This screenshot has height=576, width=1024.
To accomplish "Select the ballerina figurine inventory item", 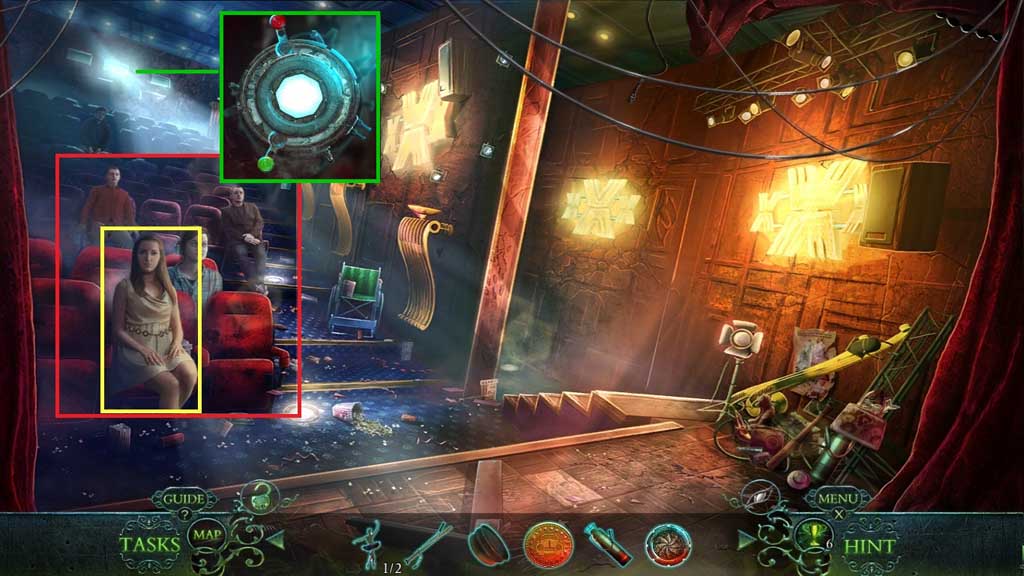I will coord(370,544).
